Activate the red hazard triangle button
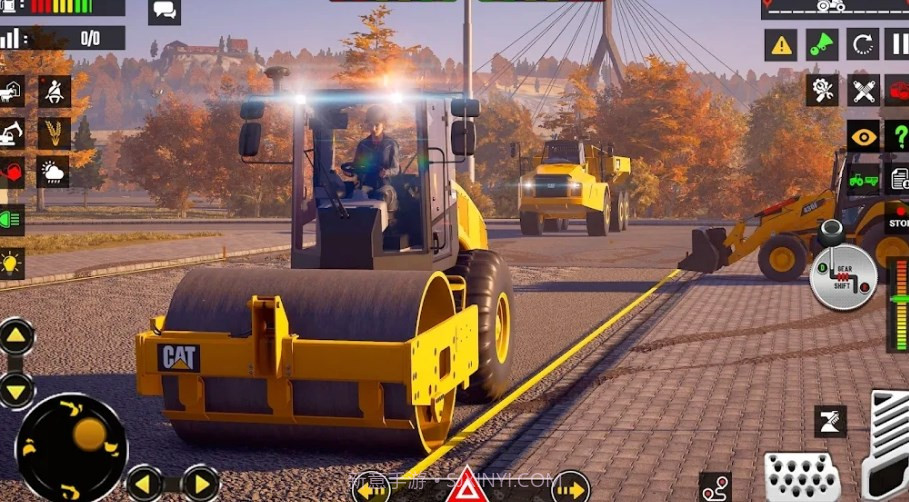This screenshot has height=502, width=909. tap(466, 487)
